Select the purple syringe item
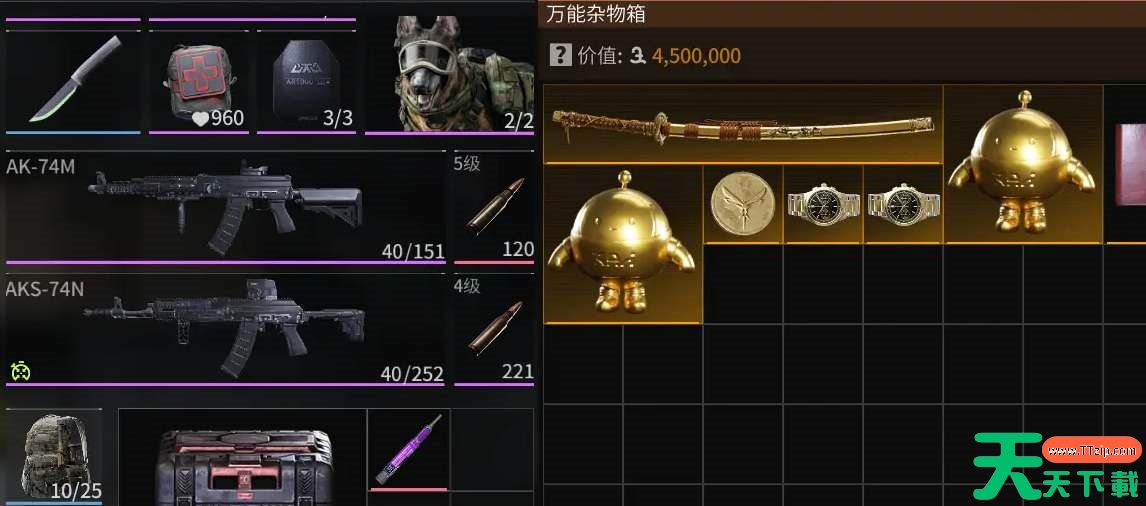Image resolution: width=1146 pixels, height=506 pixels. 408,449
